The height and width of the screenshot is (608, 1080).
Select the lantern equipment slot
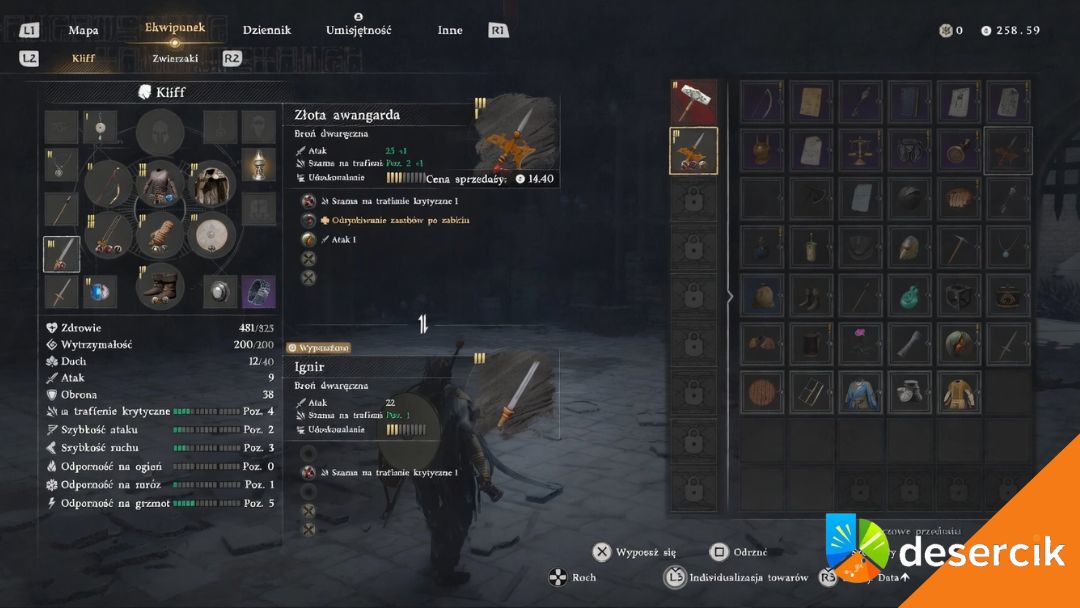coord(259,164)
